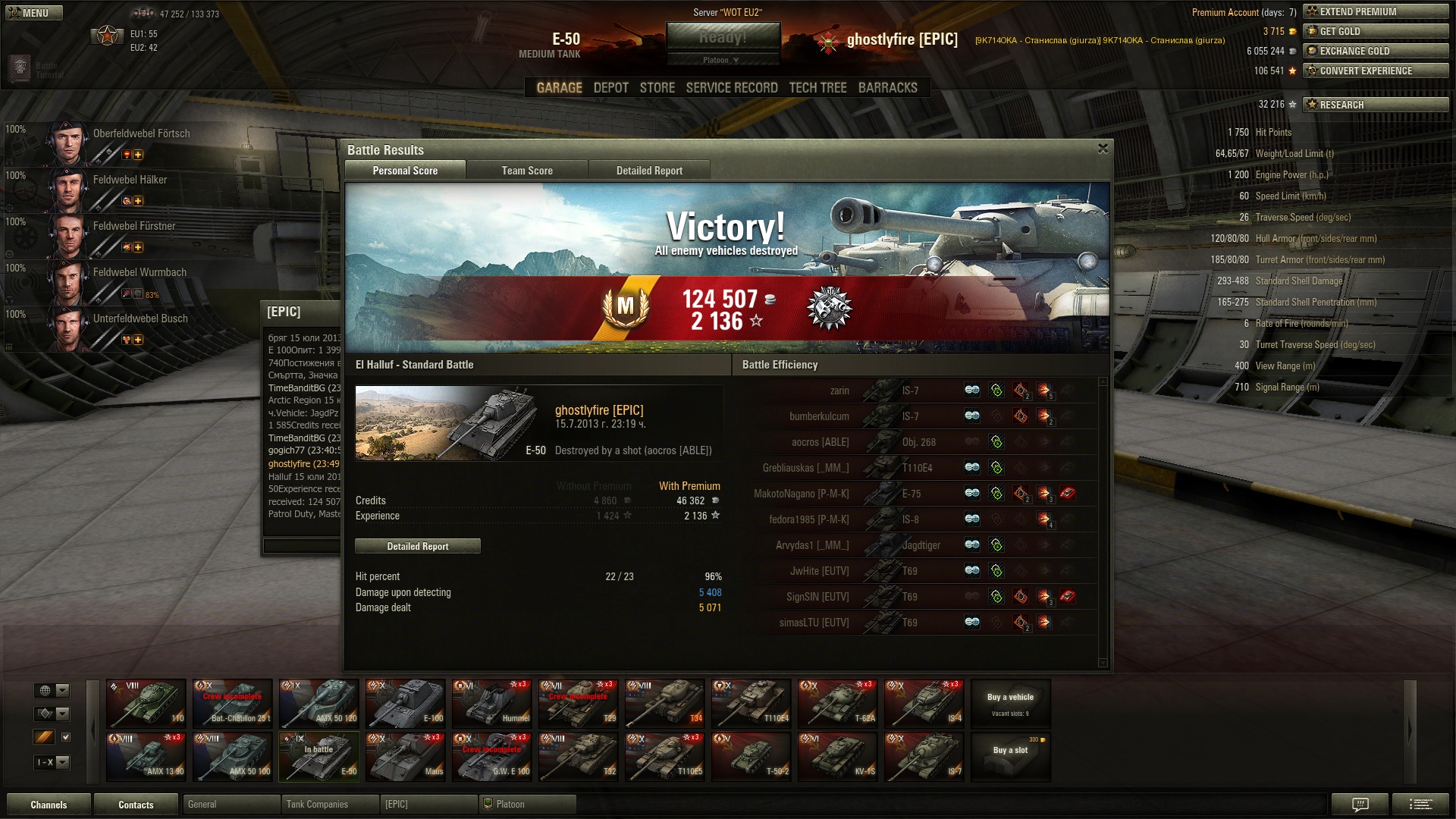Screen dimensions: 1456x819
Task: Visit the Barracks
Action: (887, 88)
